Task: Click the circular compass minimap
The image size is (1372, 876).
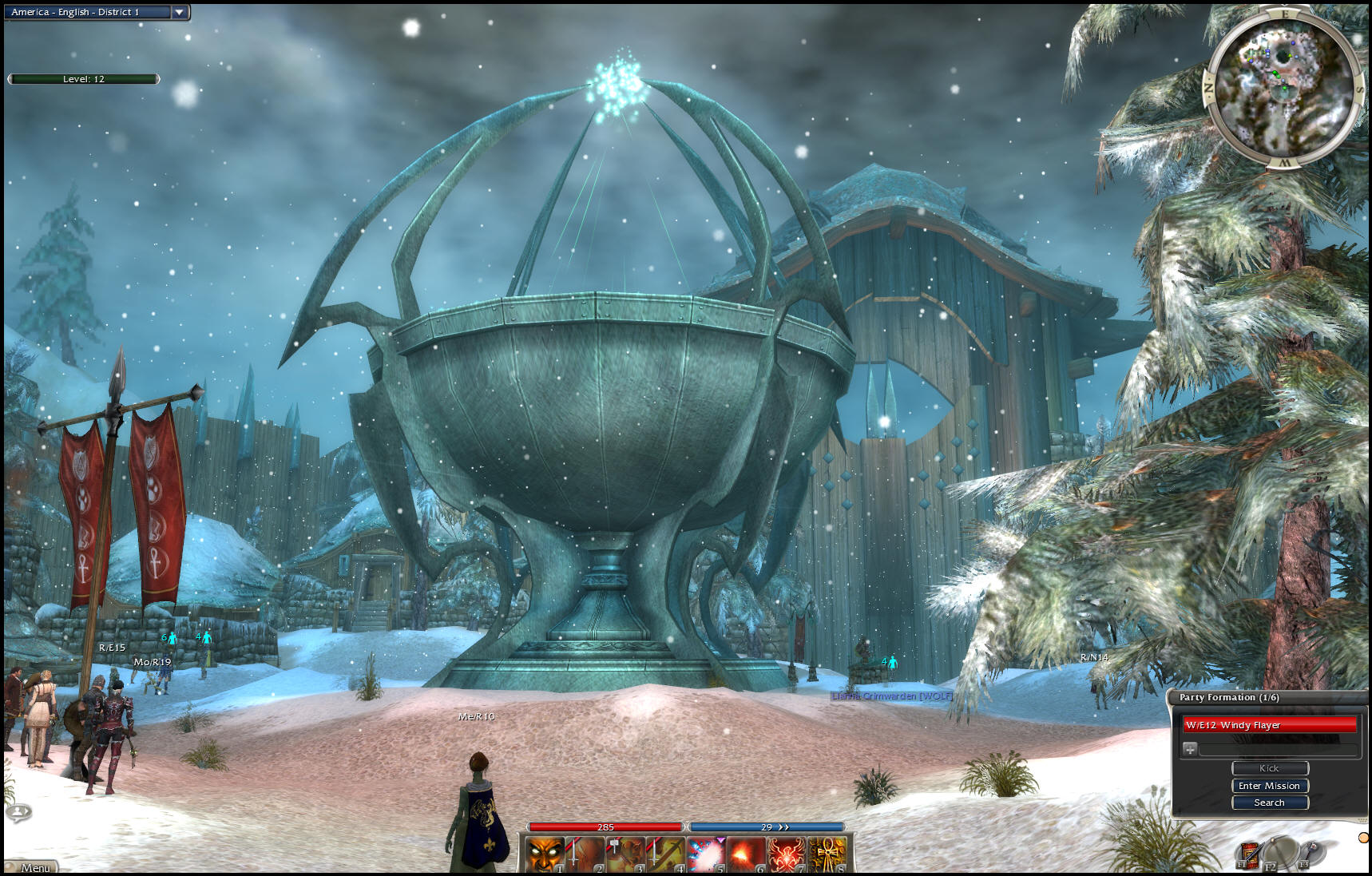Action: click(x=1283, y=89)
